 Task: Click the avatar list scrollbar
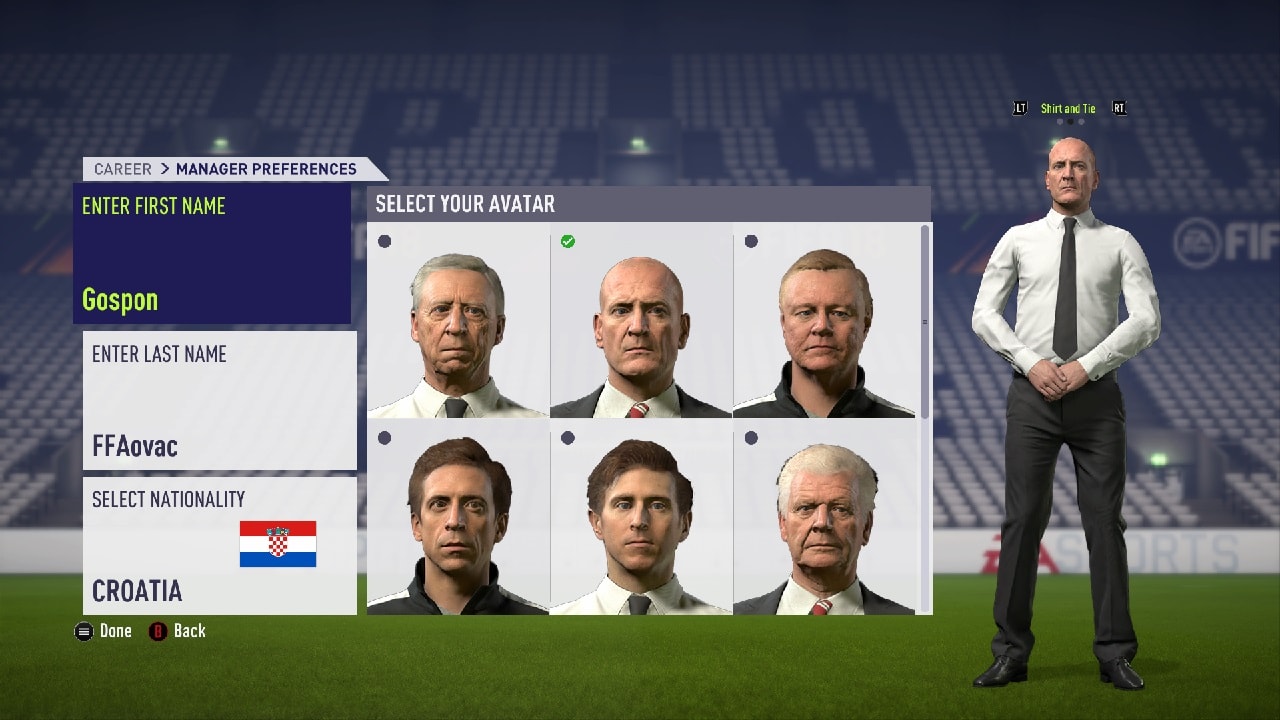925,322
